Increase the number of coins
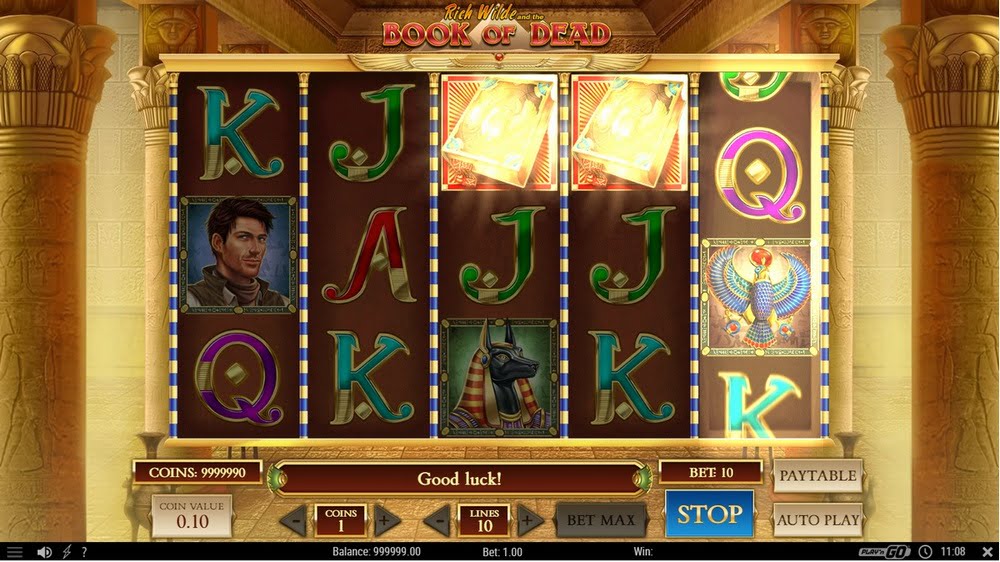1000x562 pixels. click(x=387, y=521)
